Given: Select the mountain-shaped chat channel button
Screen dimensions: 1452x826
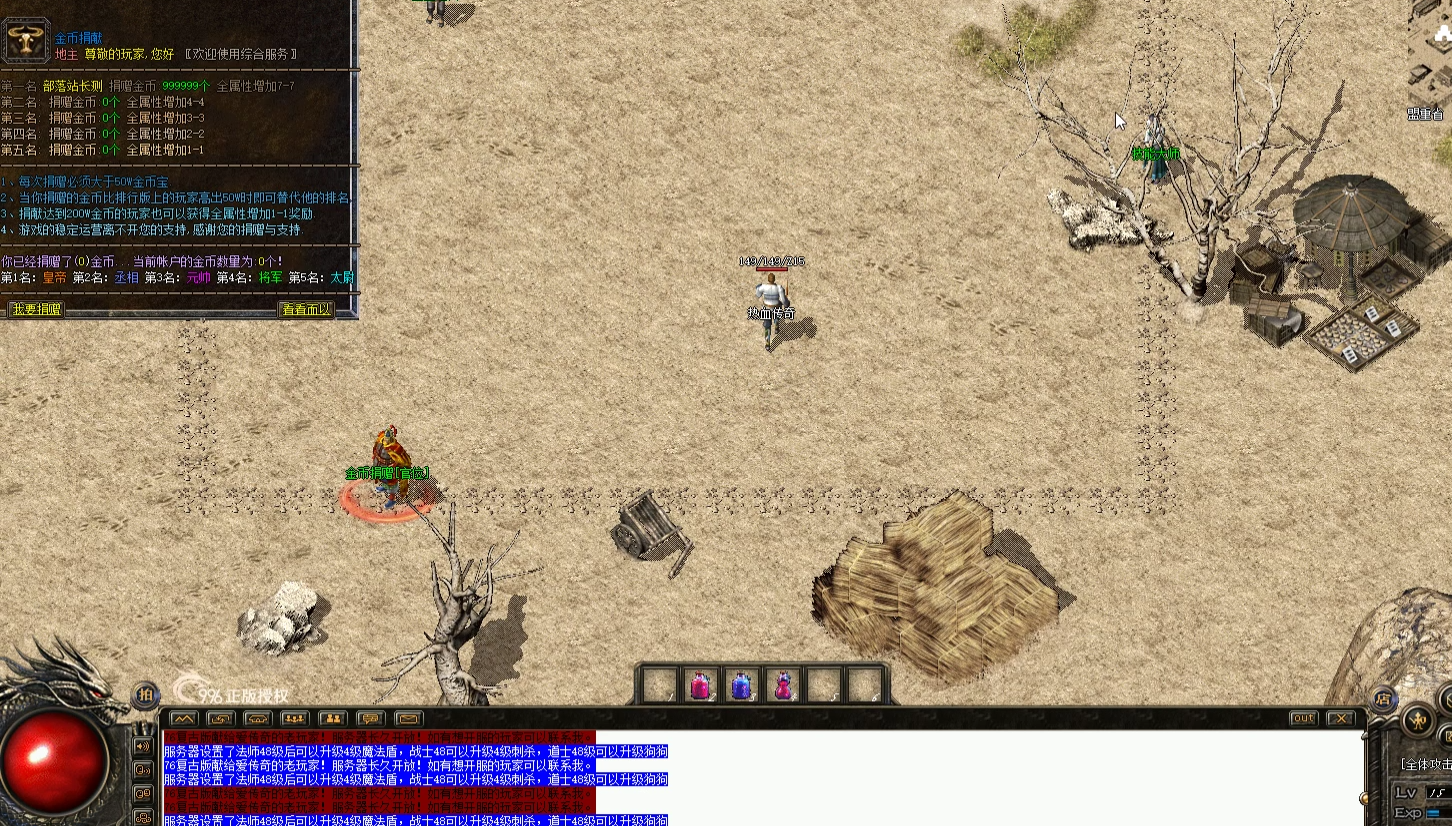Looking at the screenshot, I should tap(183, 718).
